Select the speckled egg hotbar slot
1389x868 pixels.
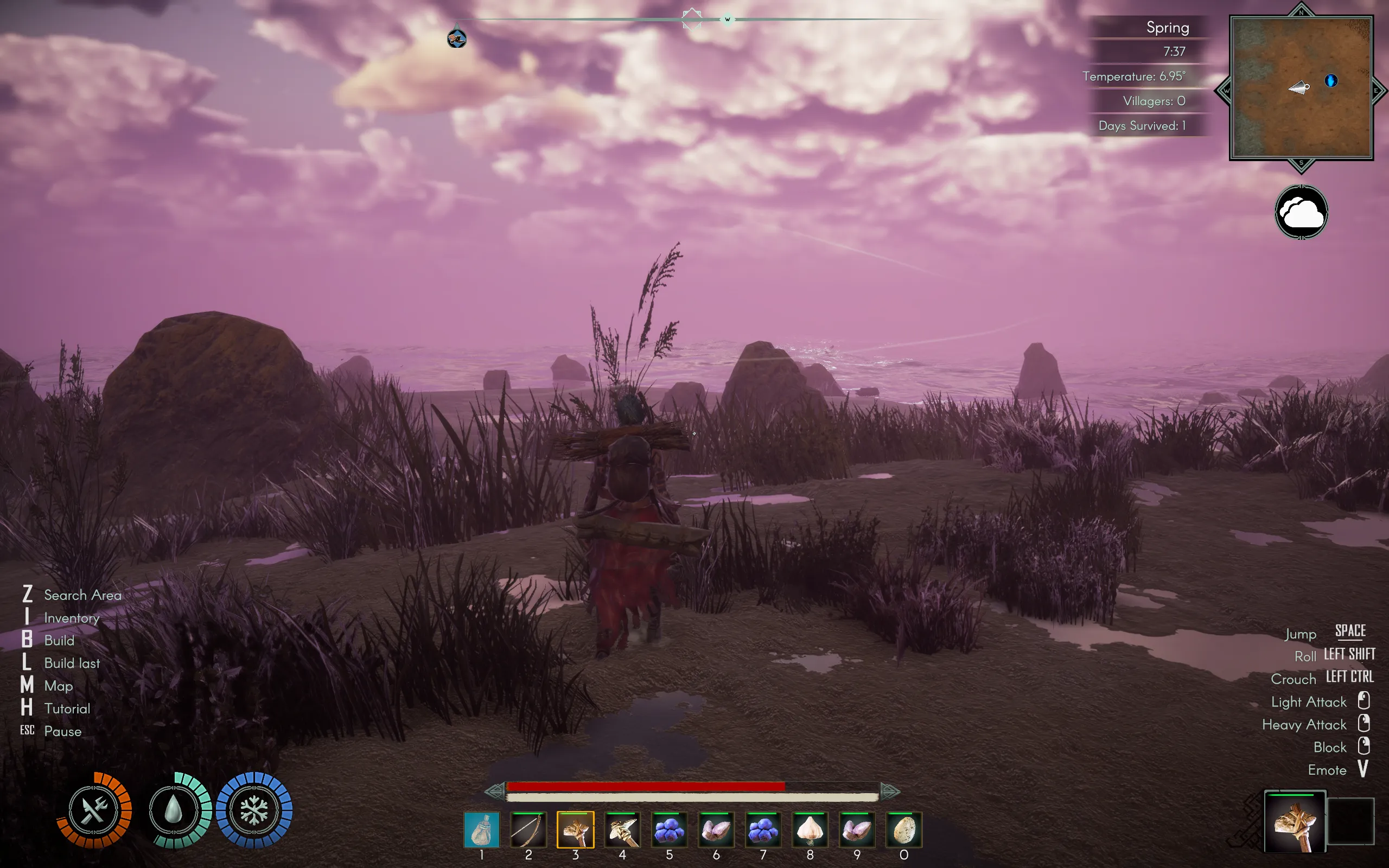click(x=904, y=829)
